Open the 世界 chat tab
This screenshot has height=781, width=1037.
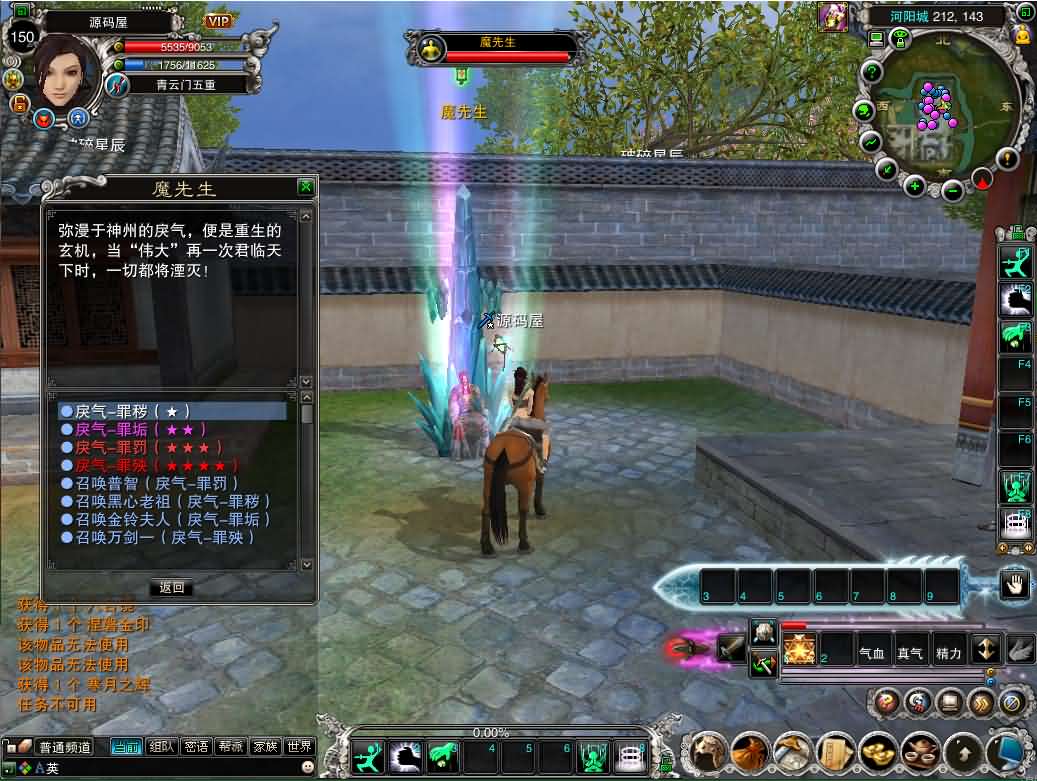(299, 746)
